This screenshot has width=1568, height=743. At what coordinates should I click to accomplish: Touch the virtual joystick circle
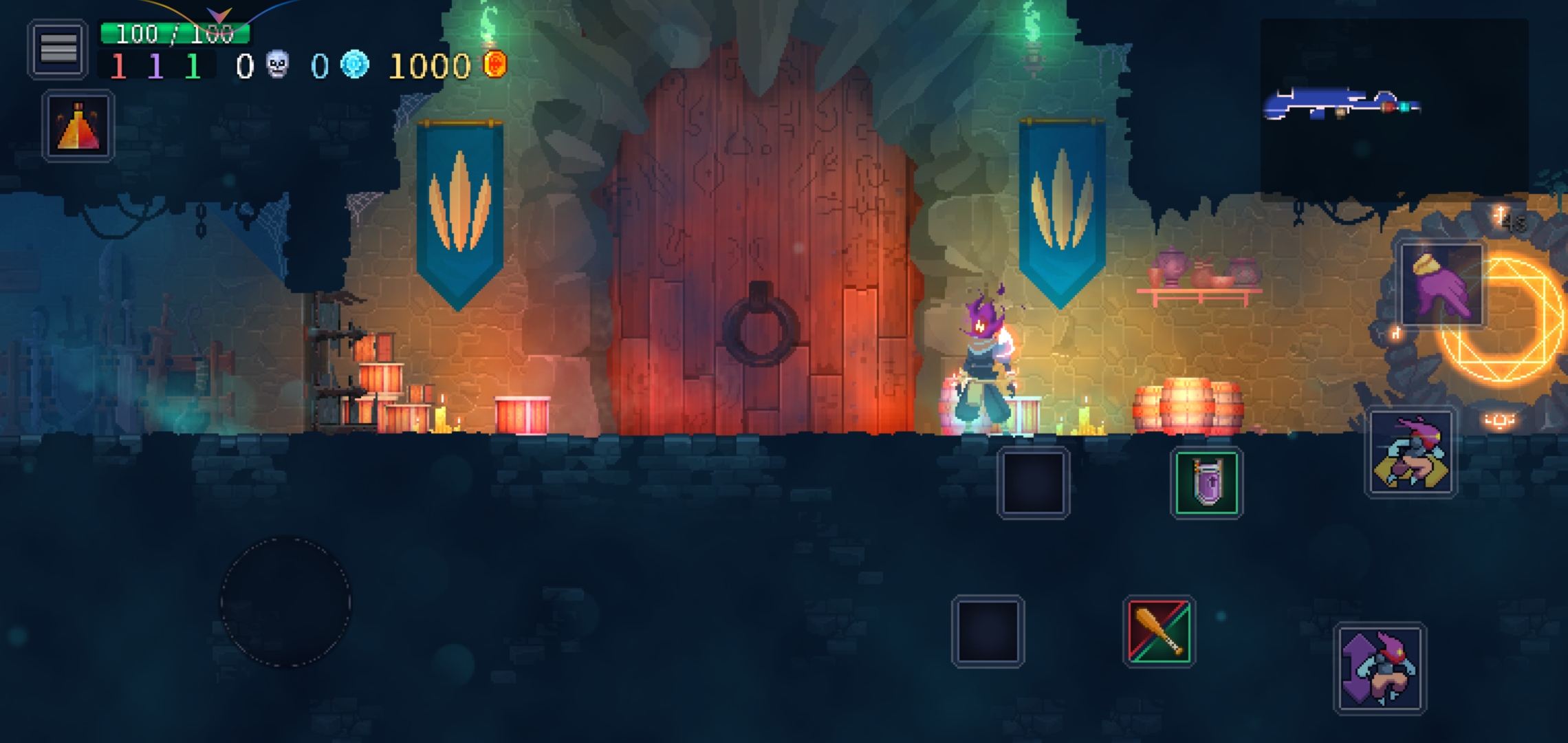click(285, 602)
